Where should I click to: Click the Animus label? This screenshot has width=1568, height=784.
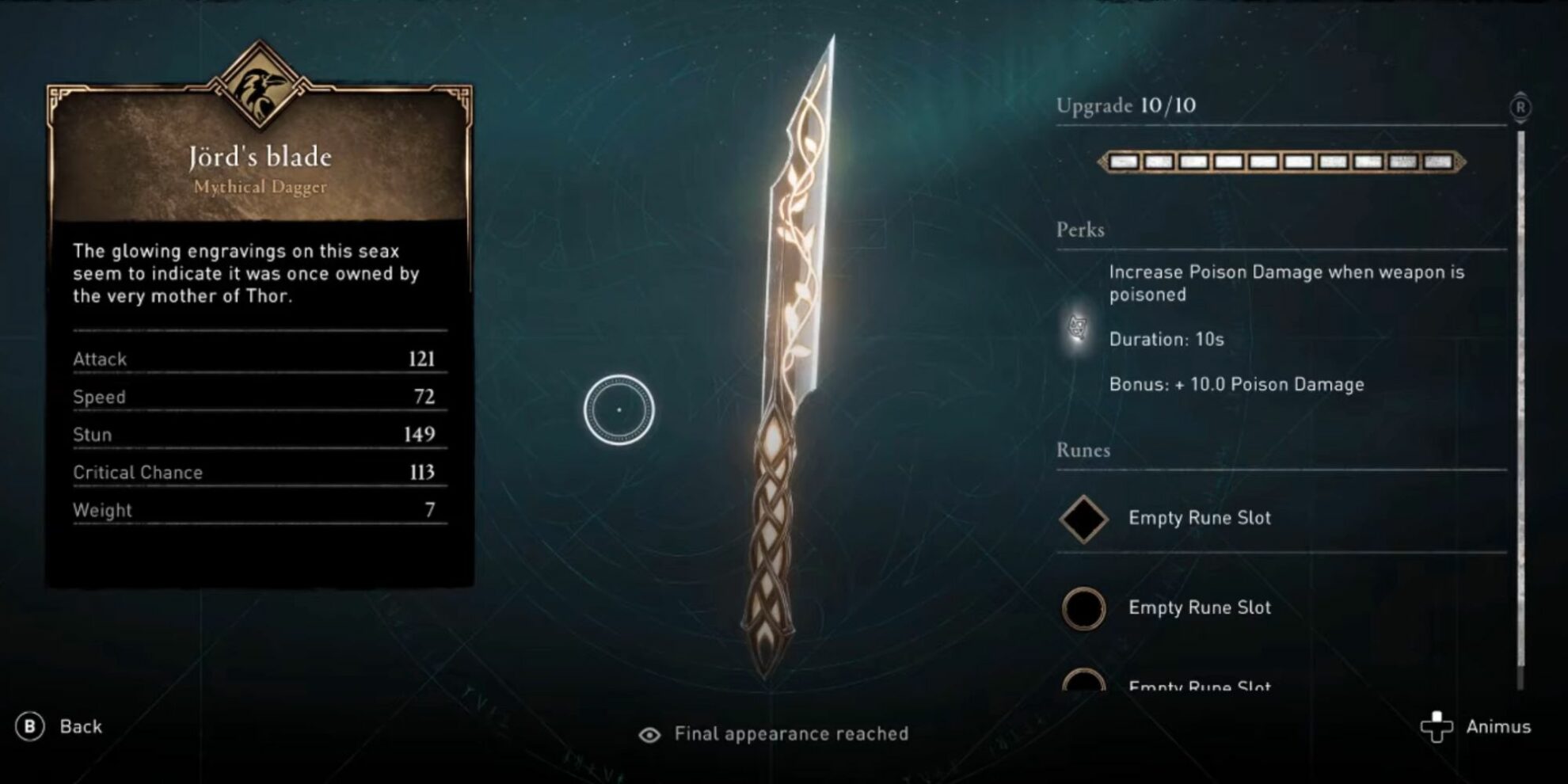point(1499,725)
